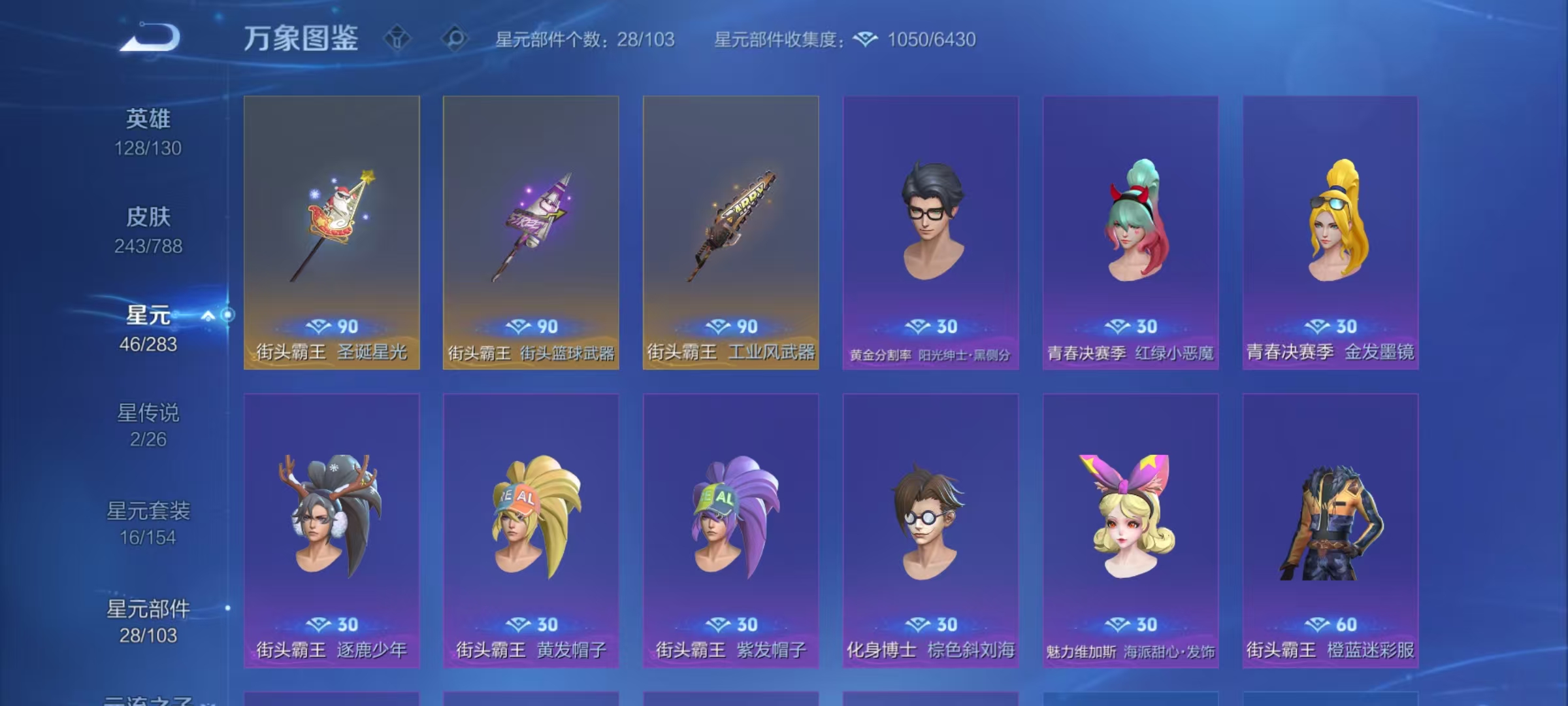This screenshot has height=706, width=1568.
Task: Open the magnifier search icon
Action: coord(455,39)
